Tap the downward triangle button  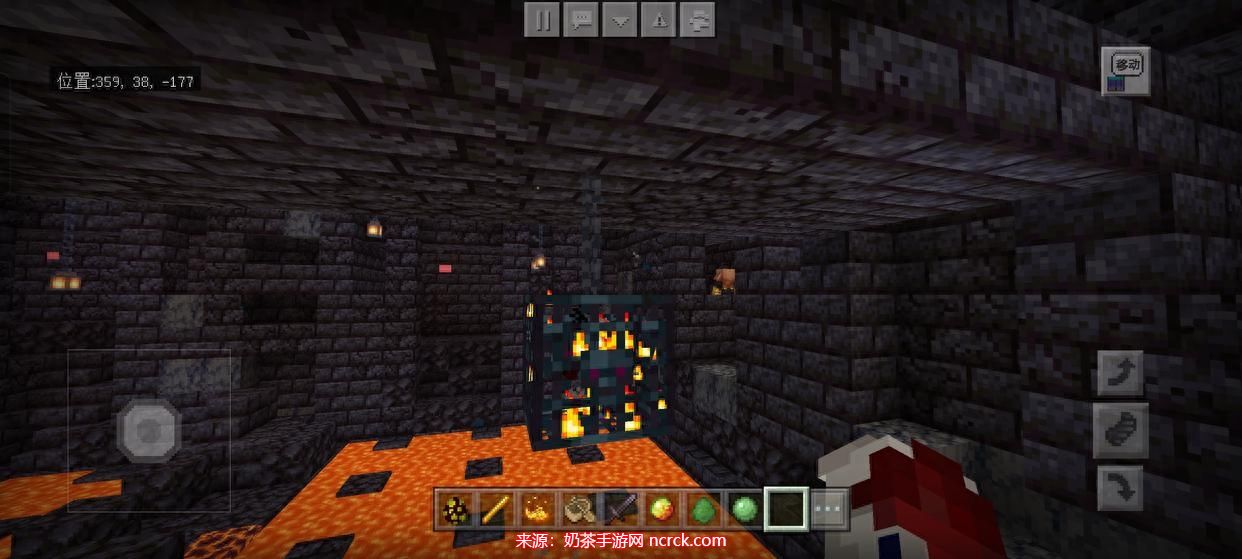click(620, 20)
